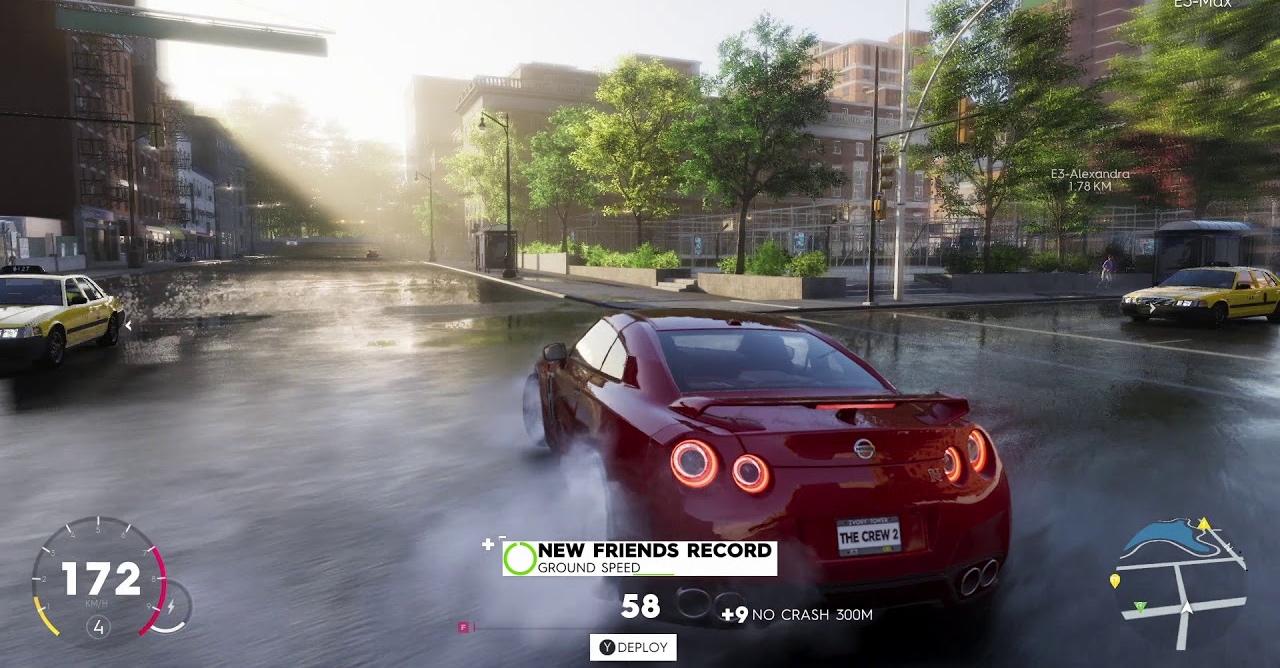Select the E3-Alexandra player tag
Viewport: 1280px width, 668px height.
point(1090,179)
